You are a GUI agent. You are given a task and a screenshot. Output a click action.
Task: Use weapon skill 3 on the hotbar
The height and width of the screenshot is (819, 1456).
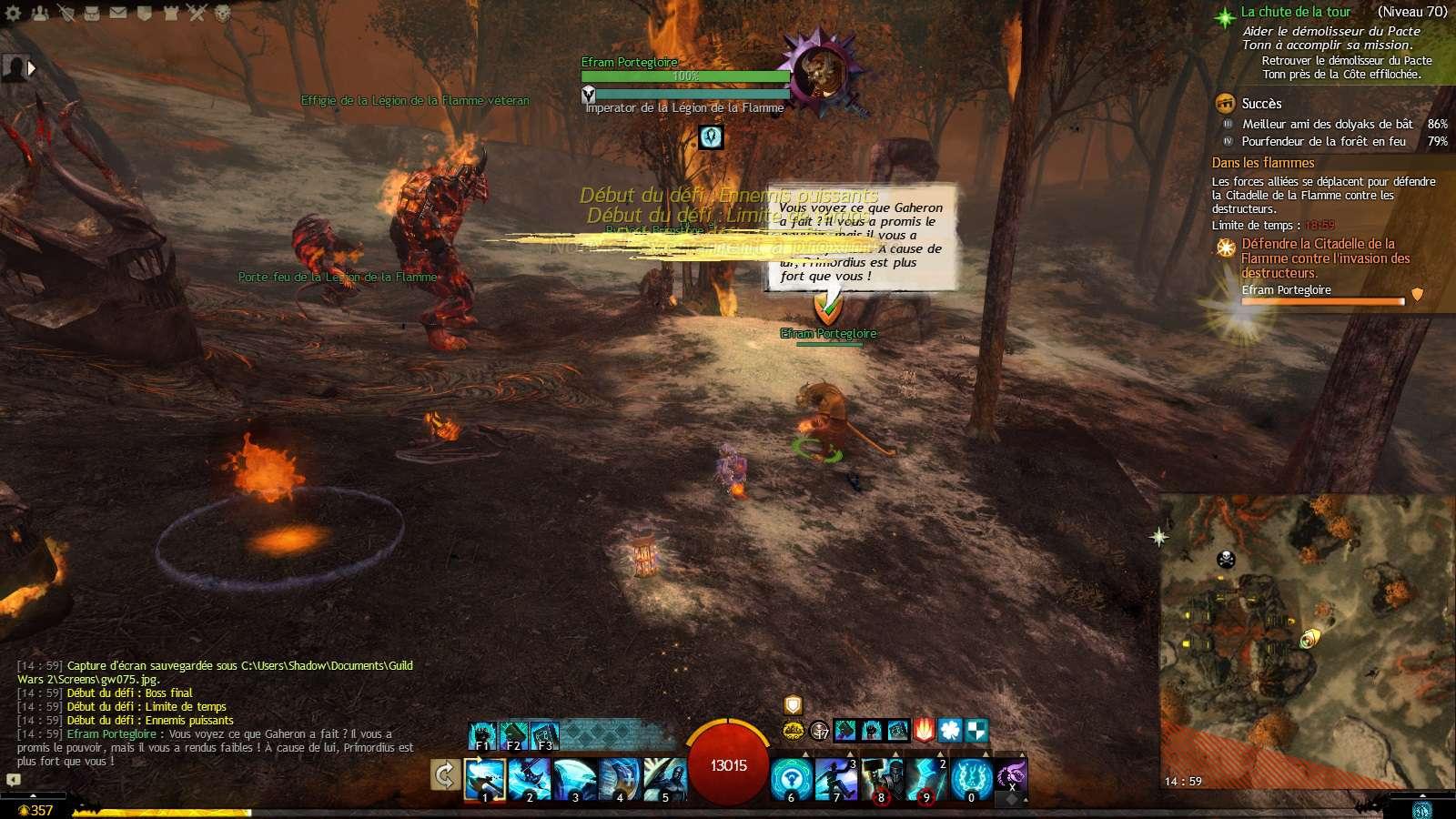coord(575,780)
